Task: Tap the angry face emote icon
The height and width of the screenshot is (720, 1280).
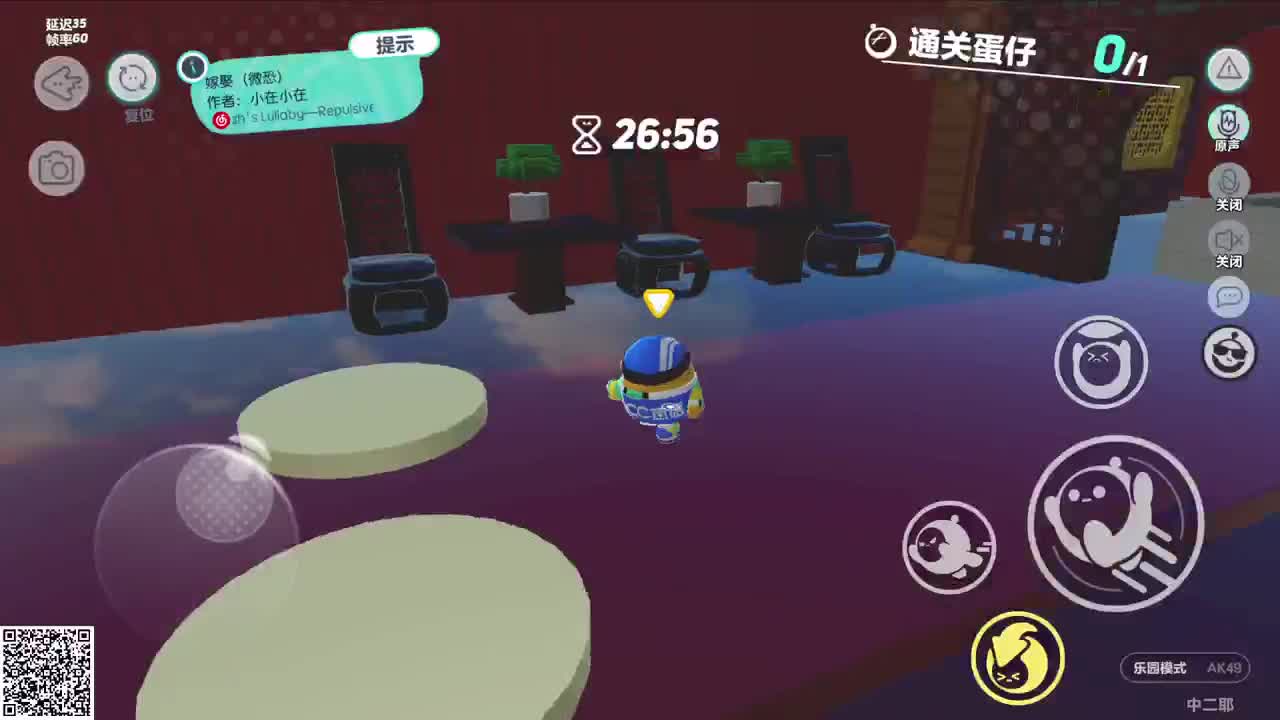Action: 1101,362
